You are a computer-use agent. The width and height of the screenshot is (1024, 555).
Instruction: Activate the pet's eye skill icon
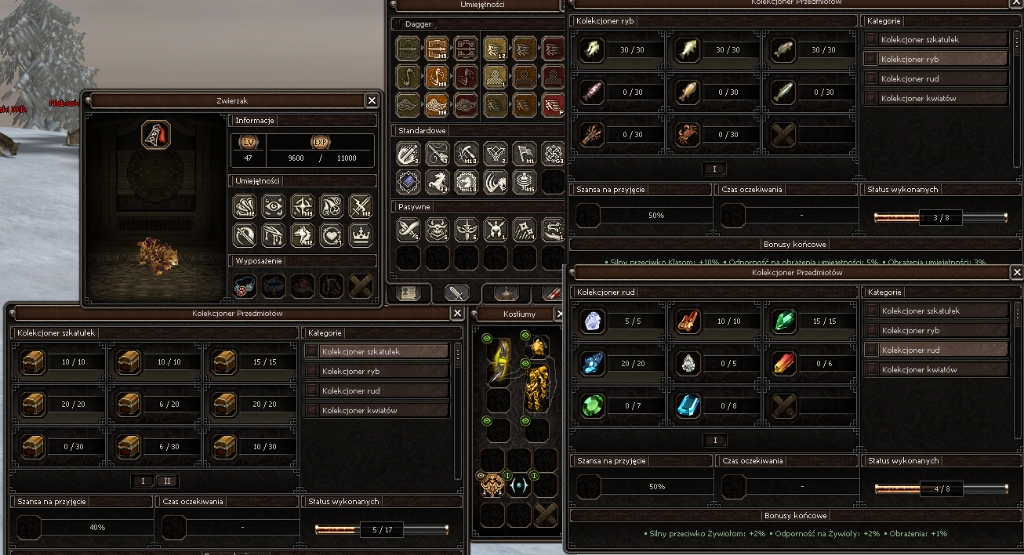click(x=274, y=206)
